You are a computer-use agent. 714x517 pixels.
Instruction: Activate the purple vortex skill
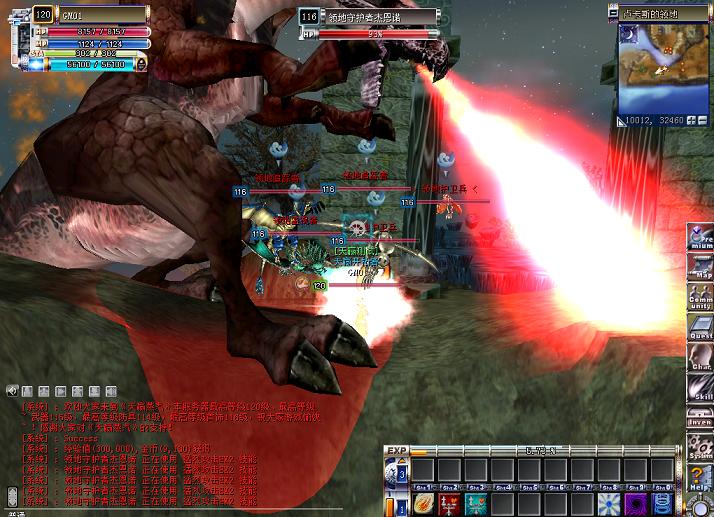[634, 503]
